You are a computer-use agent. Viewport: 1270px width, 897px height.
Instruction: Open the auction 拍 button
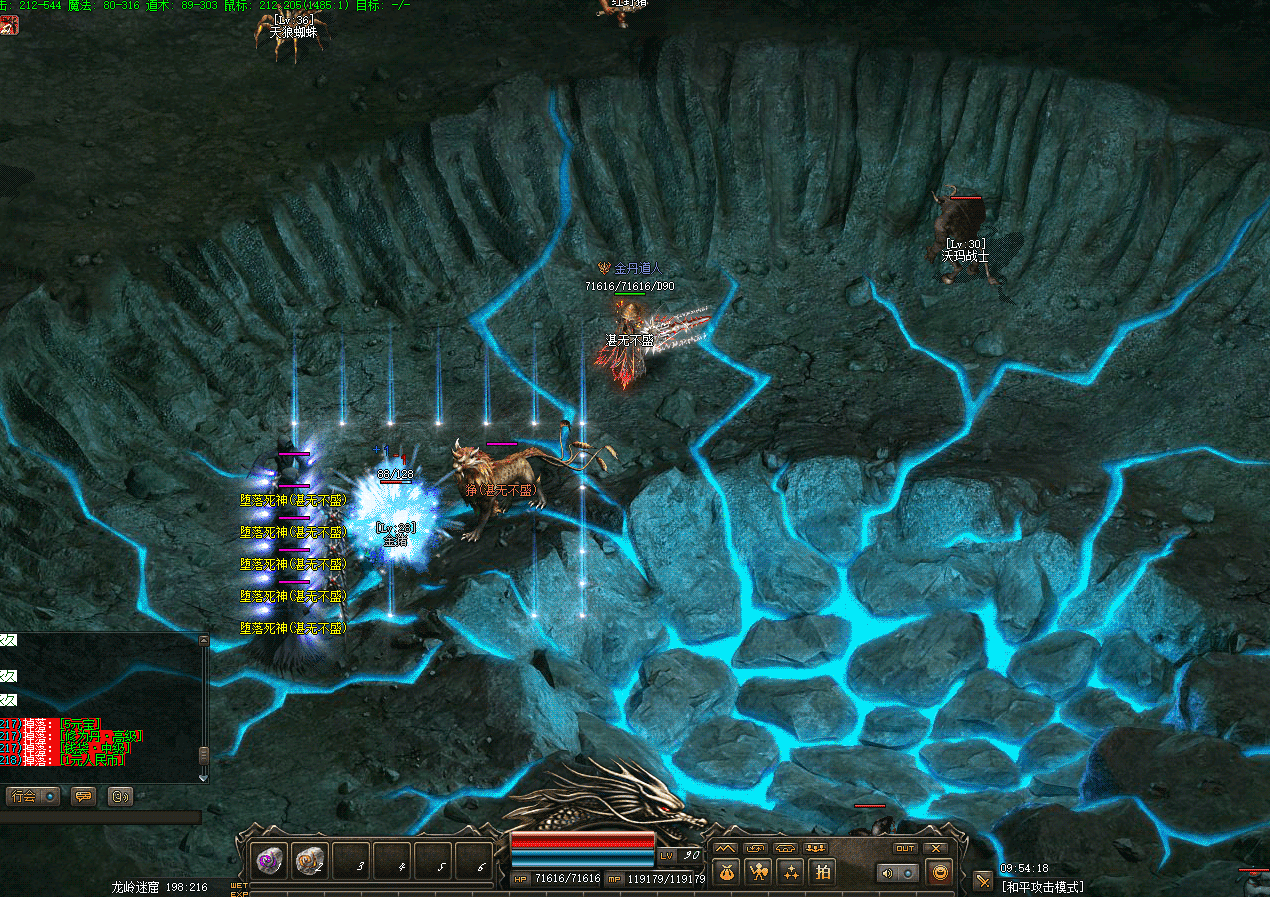(822, 872)
